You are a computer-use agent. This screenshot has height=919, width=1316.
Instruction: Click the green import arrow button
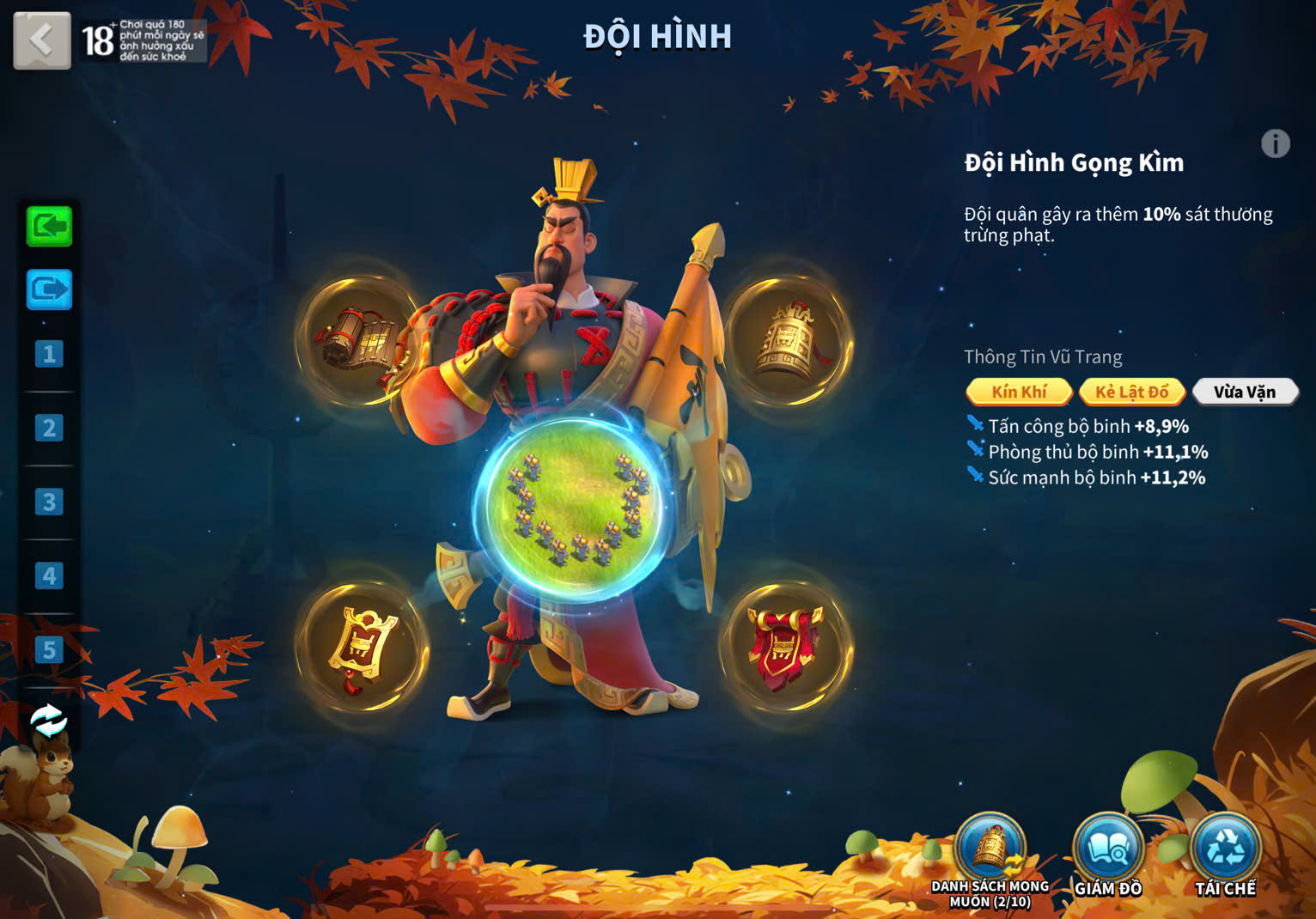tap(49, 227)
